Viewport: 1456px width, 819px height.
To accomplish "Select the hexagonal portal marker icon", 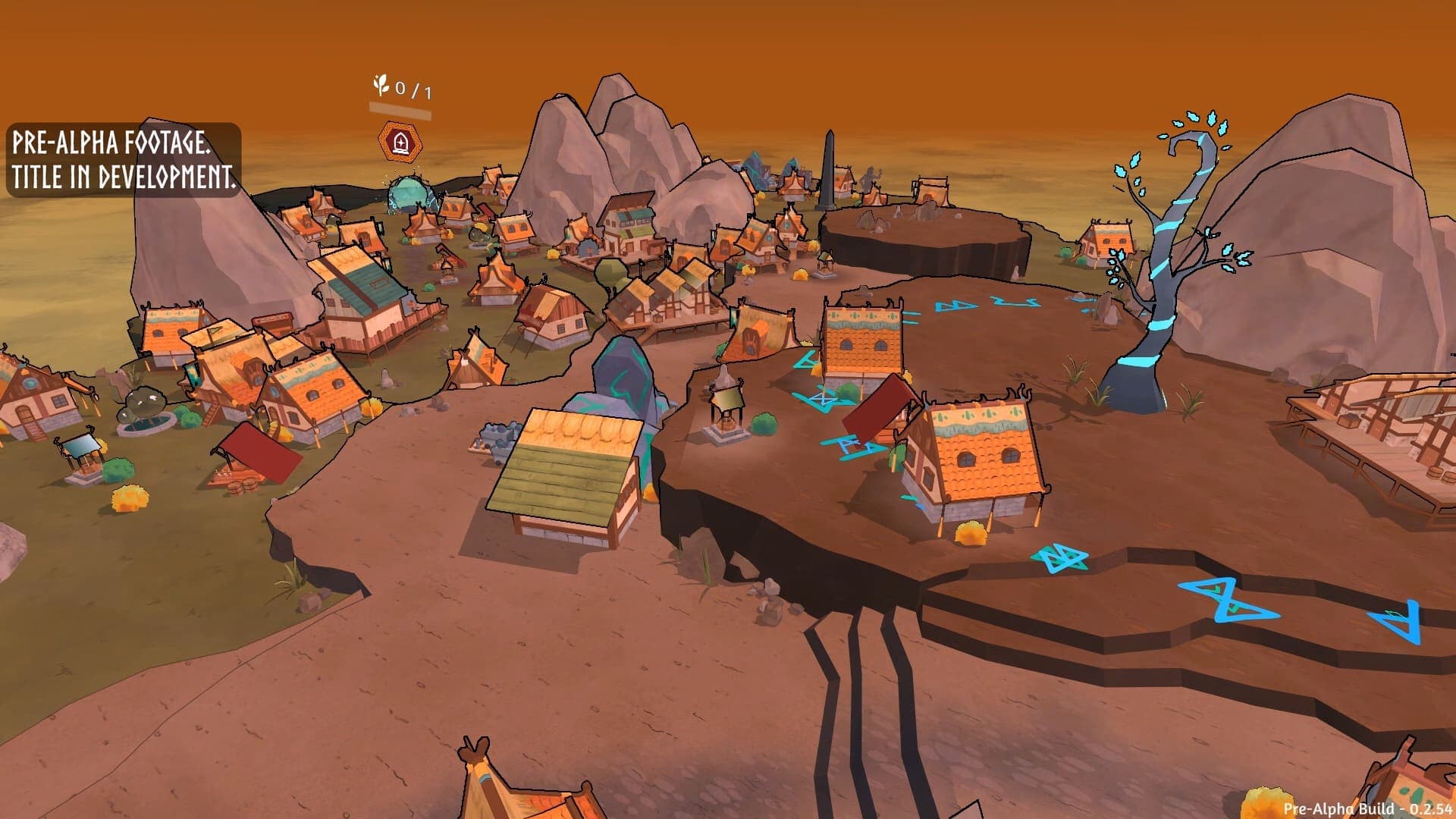I will point(400,141).
